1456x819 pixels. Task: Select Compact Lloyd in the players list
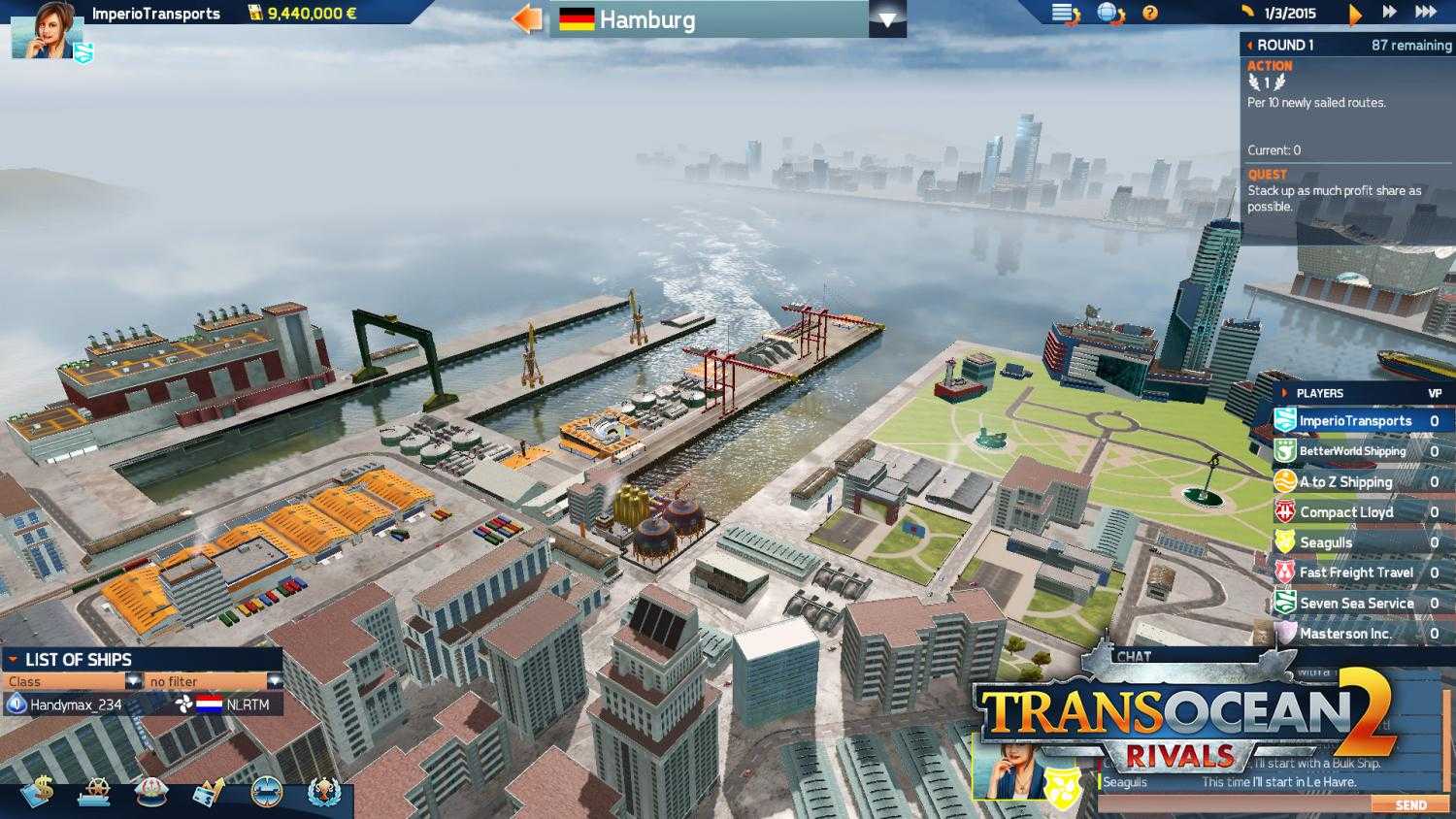1354,511
